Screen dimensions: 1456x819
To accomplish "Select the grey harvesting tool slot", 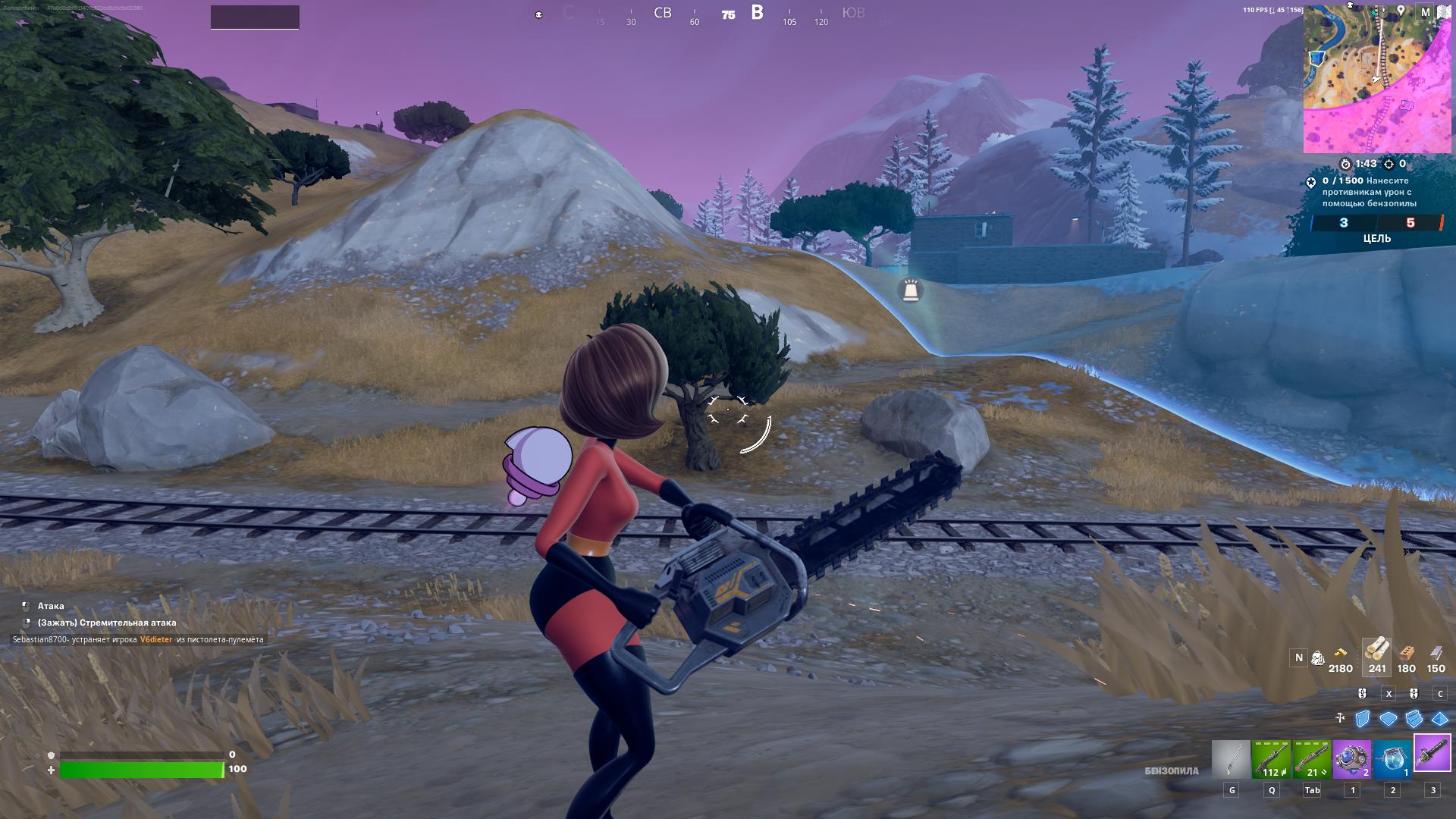I will point(1231,759).
